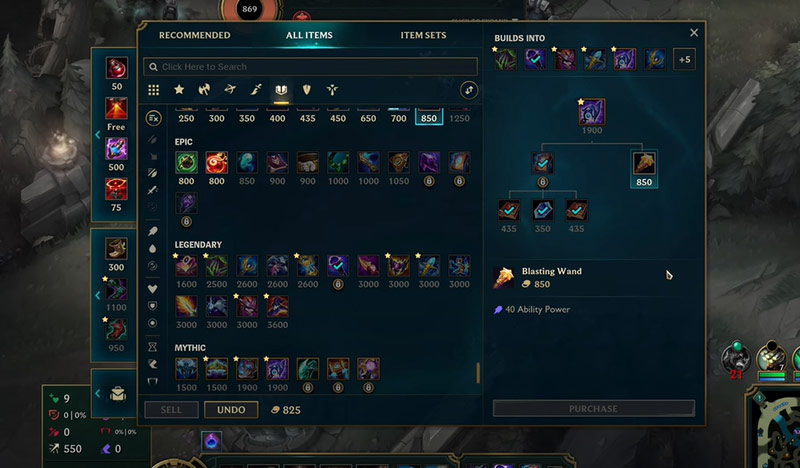
Task: Switch to the Recommended tab
Action: pyautogui.click(x=194, y=36)
